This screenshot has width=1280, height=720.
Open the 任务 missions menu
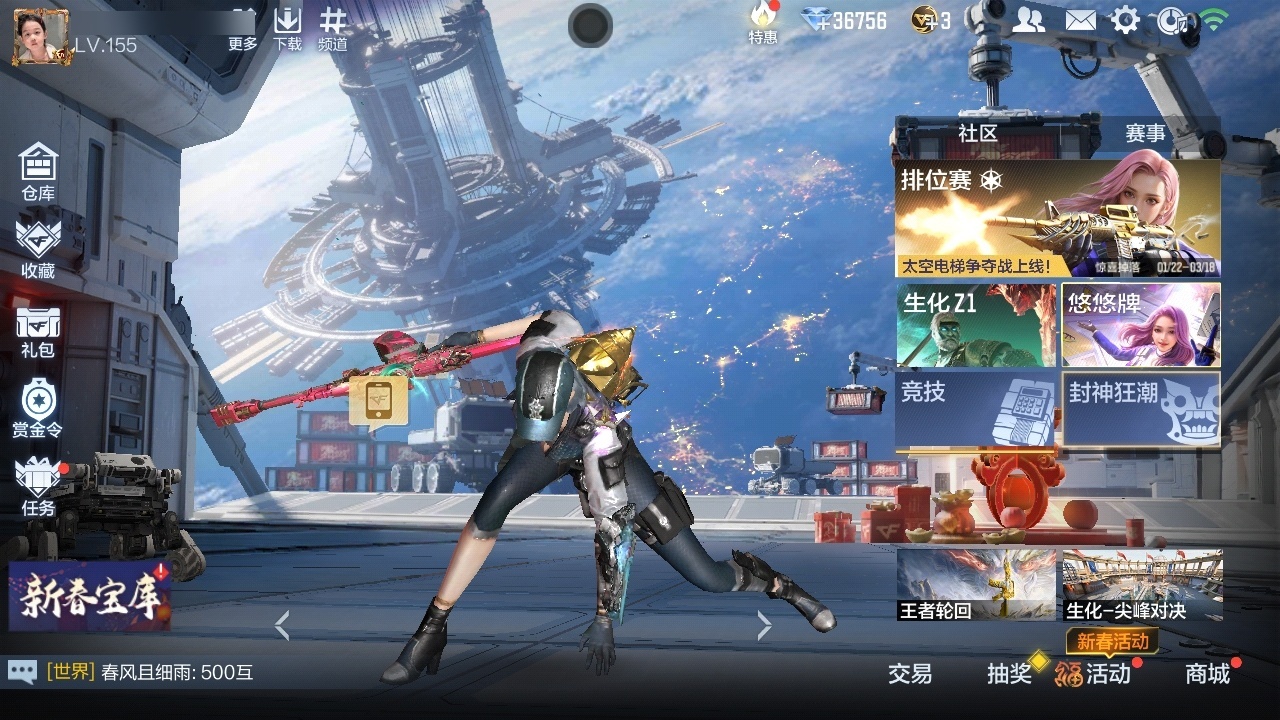(38, 487)
